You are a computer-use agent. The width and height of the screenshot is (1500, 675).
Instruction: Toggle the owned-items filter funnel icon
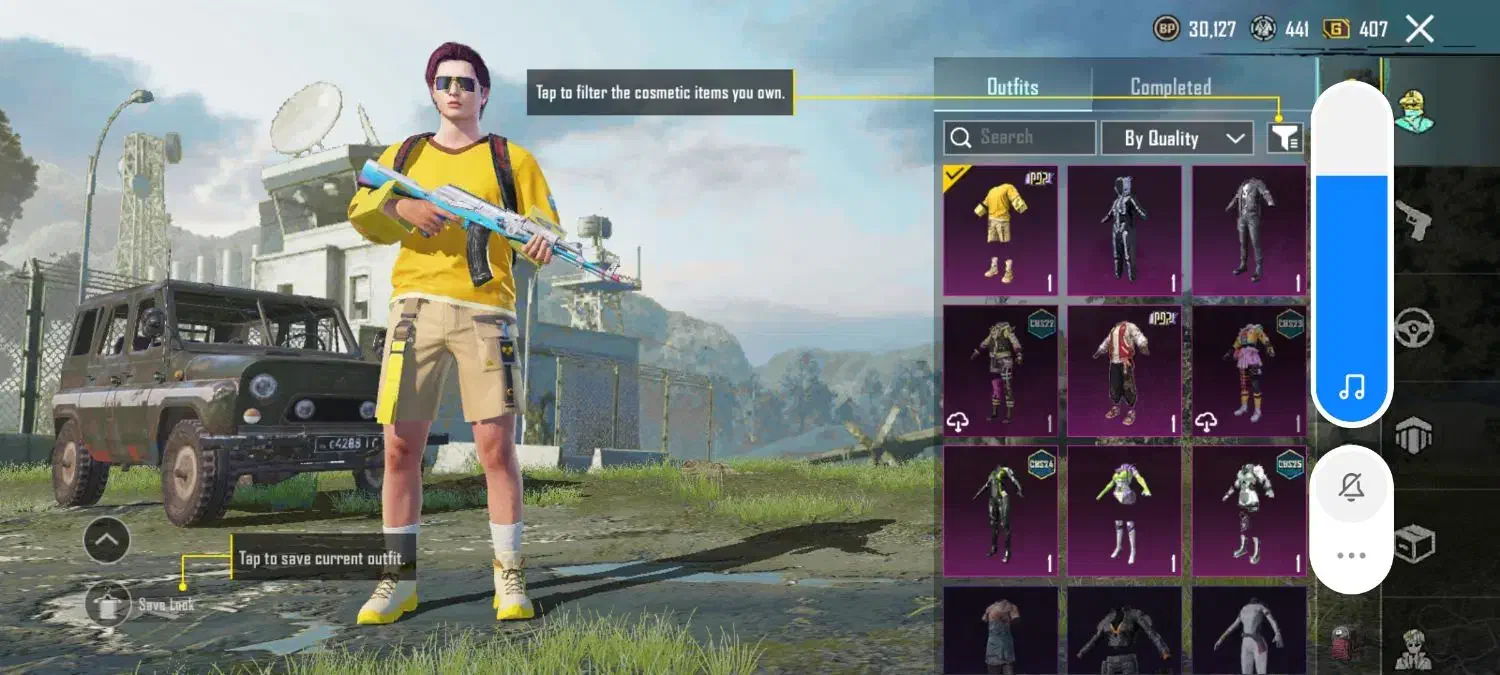tap(1285, 138)
